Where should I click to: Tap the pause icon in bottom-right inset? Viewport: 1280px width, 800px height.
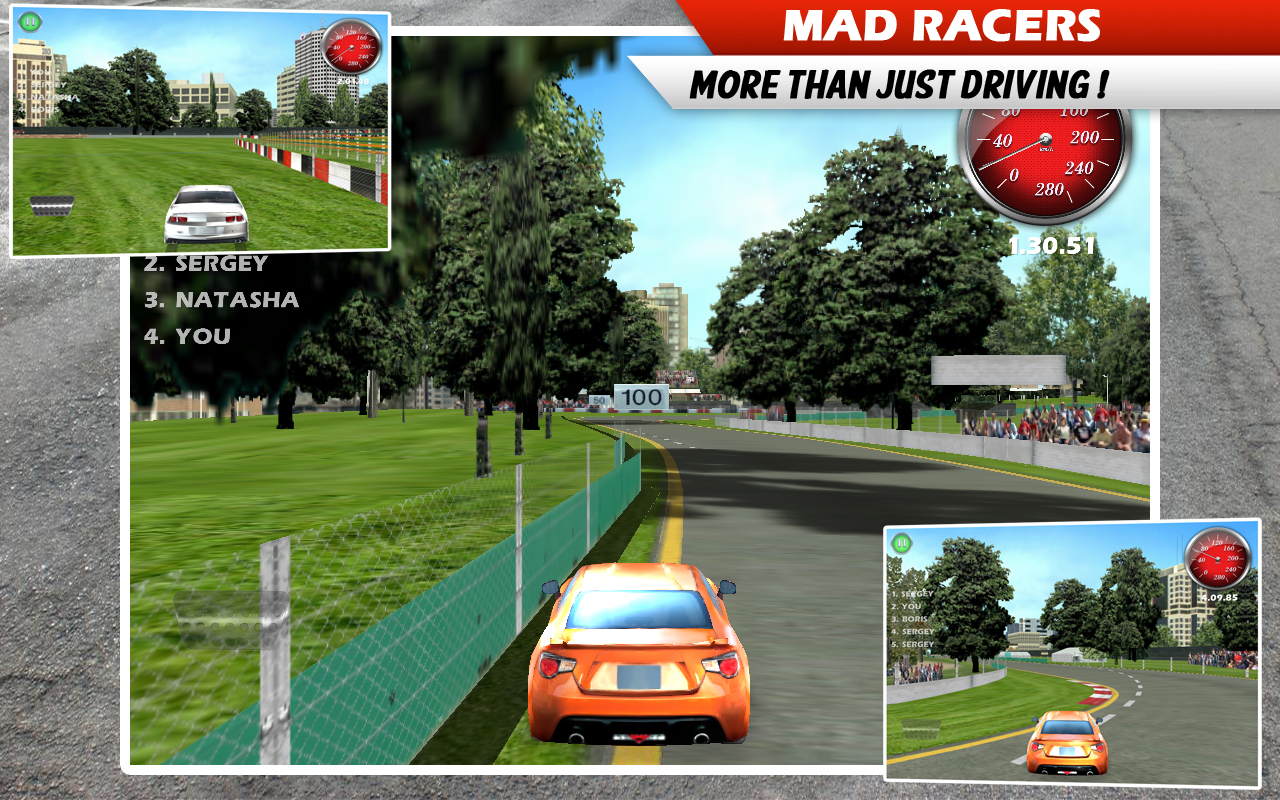(x=902, y=543)
